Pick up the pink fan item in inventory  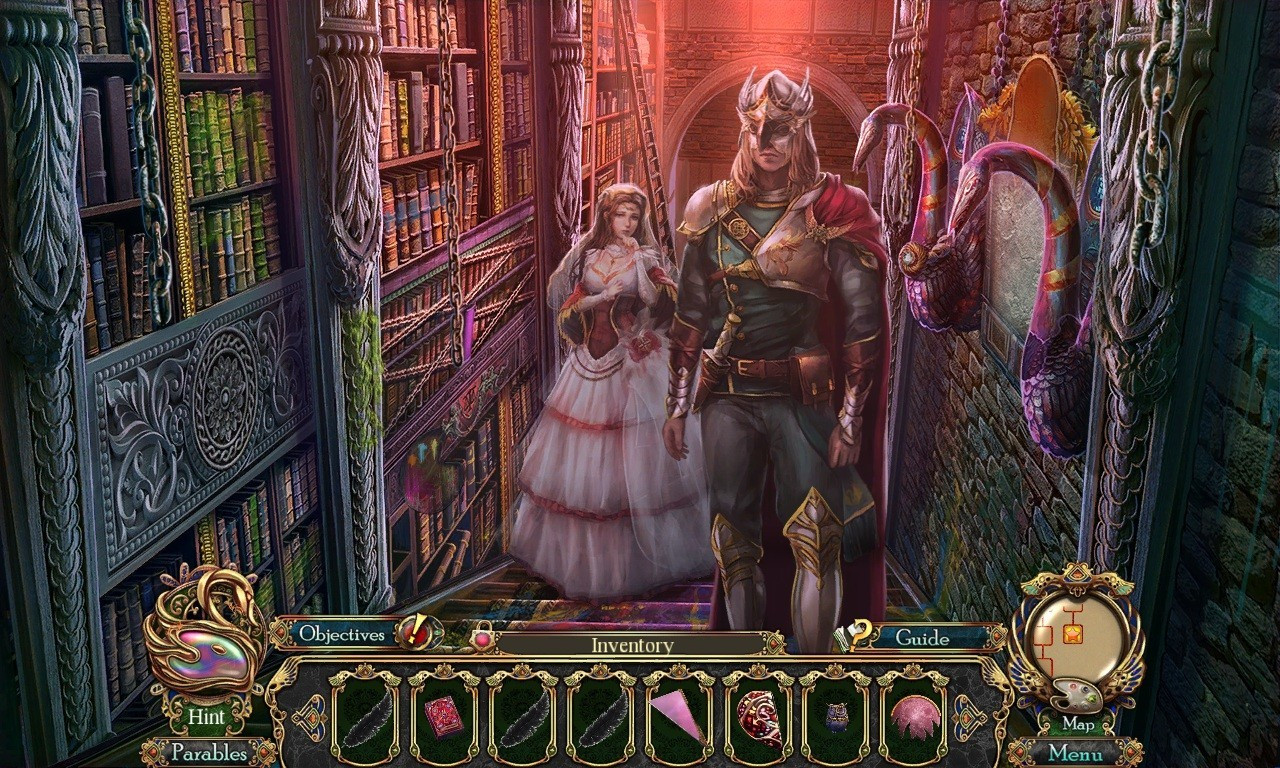tap(677, 712)
